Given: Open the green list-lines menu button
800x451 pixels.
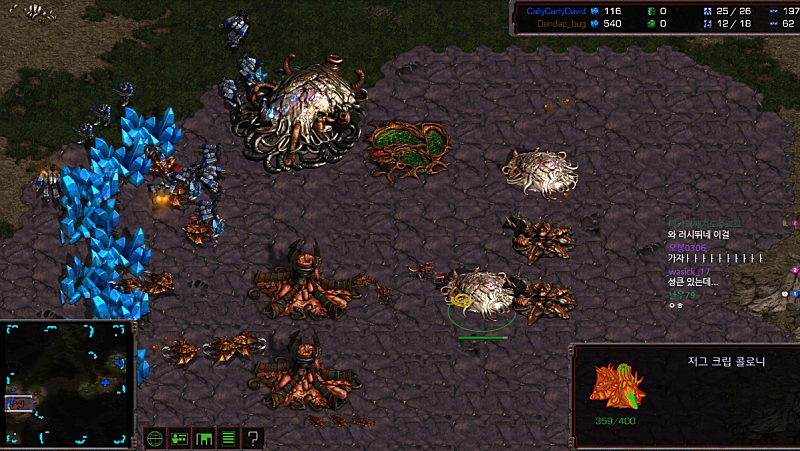Looking at the screenshot, I should tap(229, 438).
